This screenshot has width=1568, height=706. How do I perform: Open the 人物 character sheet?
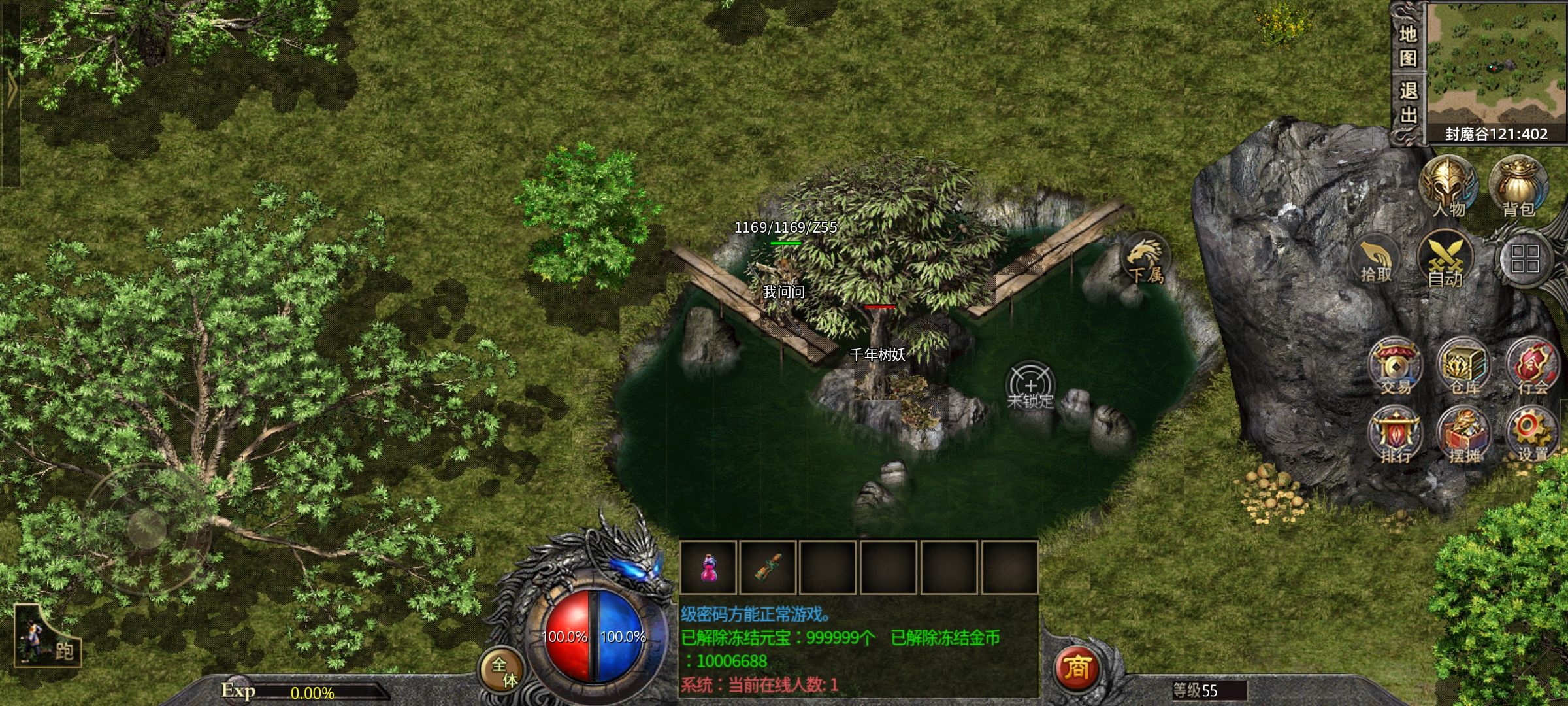[x=1448, y=187]
